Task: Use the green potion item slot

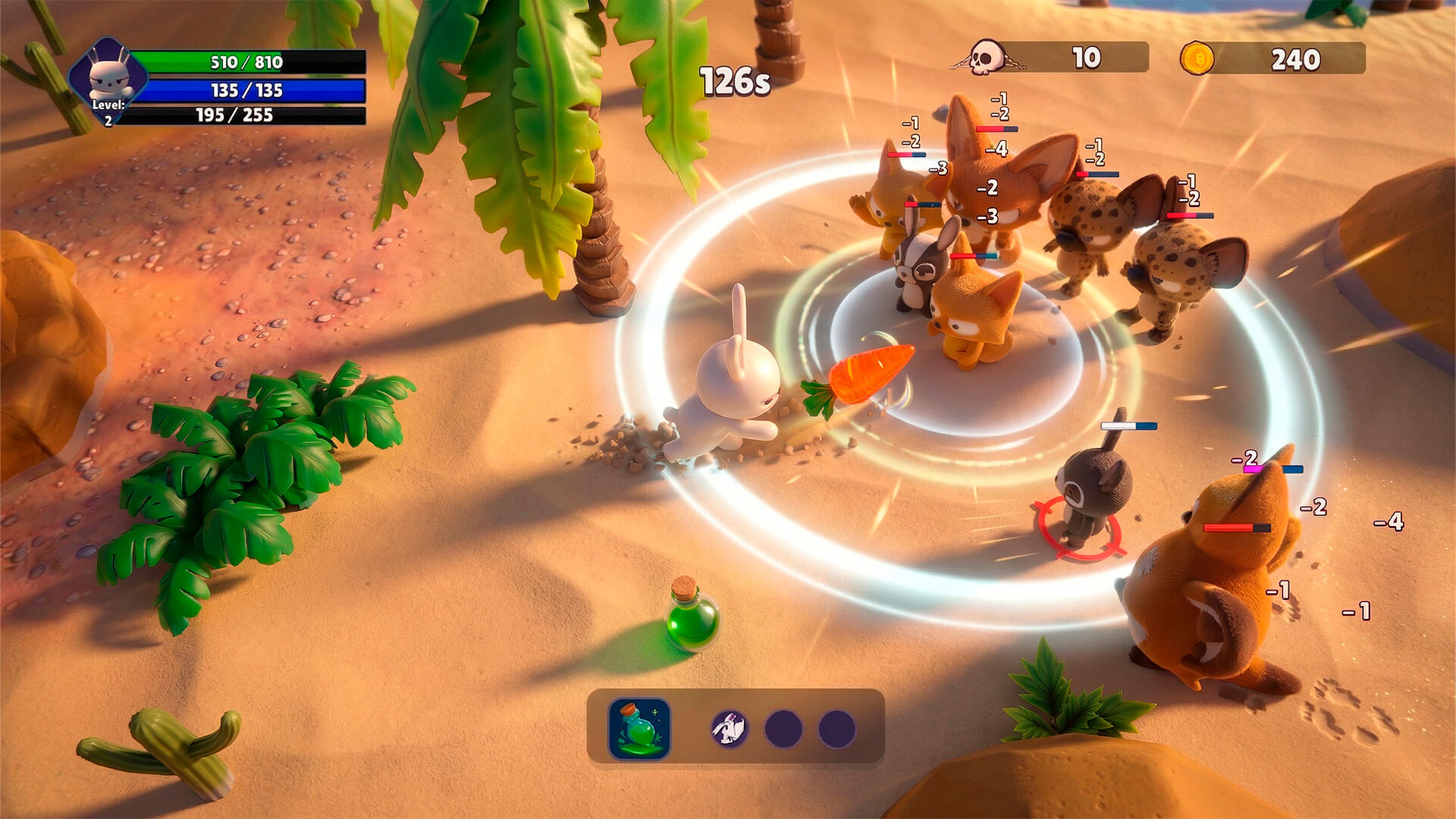Action: coord(639,729)
